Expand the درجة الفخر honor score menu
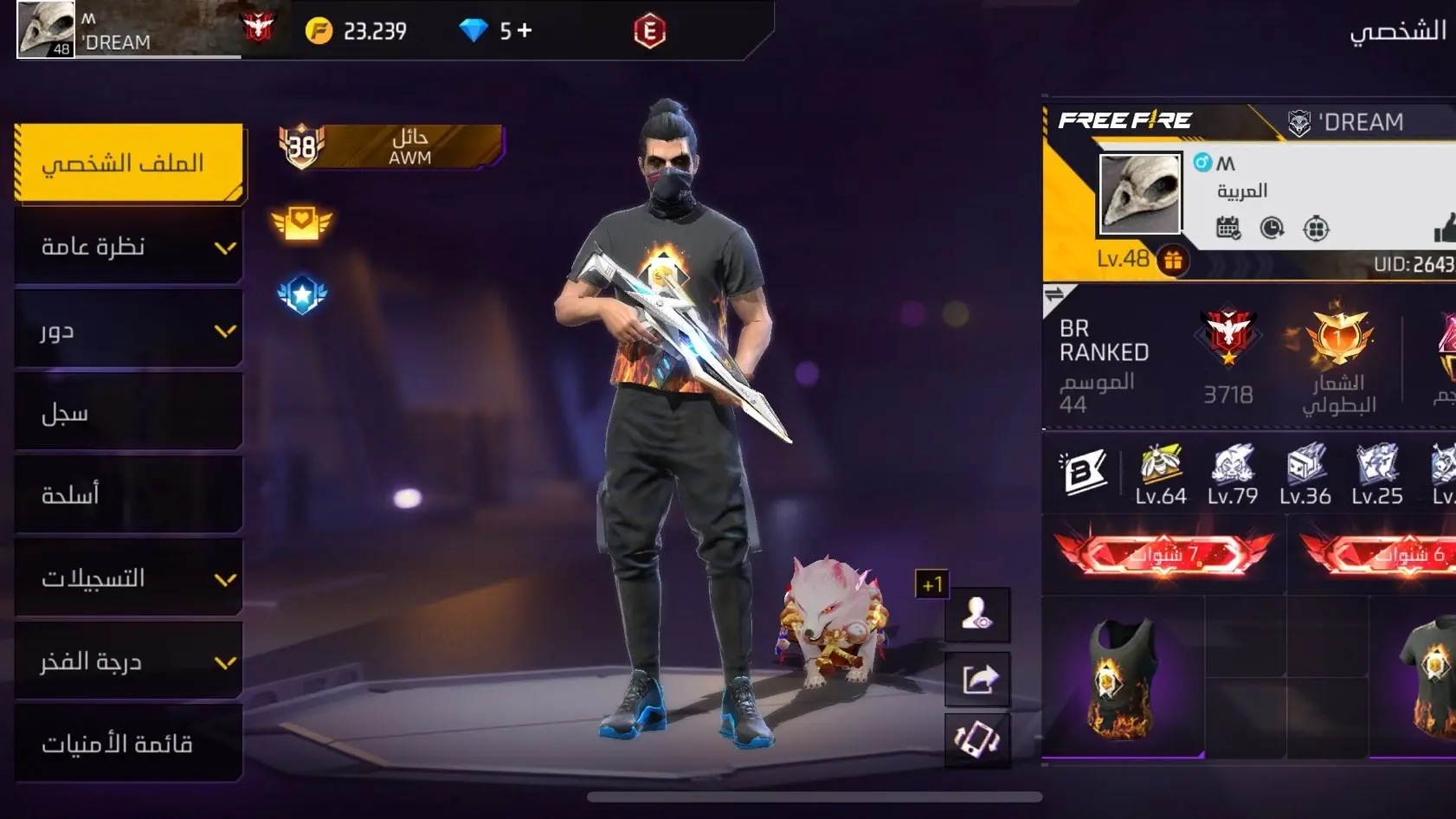Image resolution: width=1456 pixels, height=819 pixels. (x=129, y=661)
